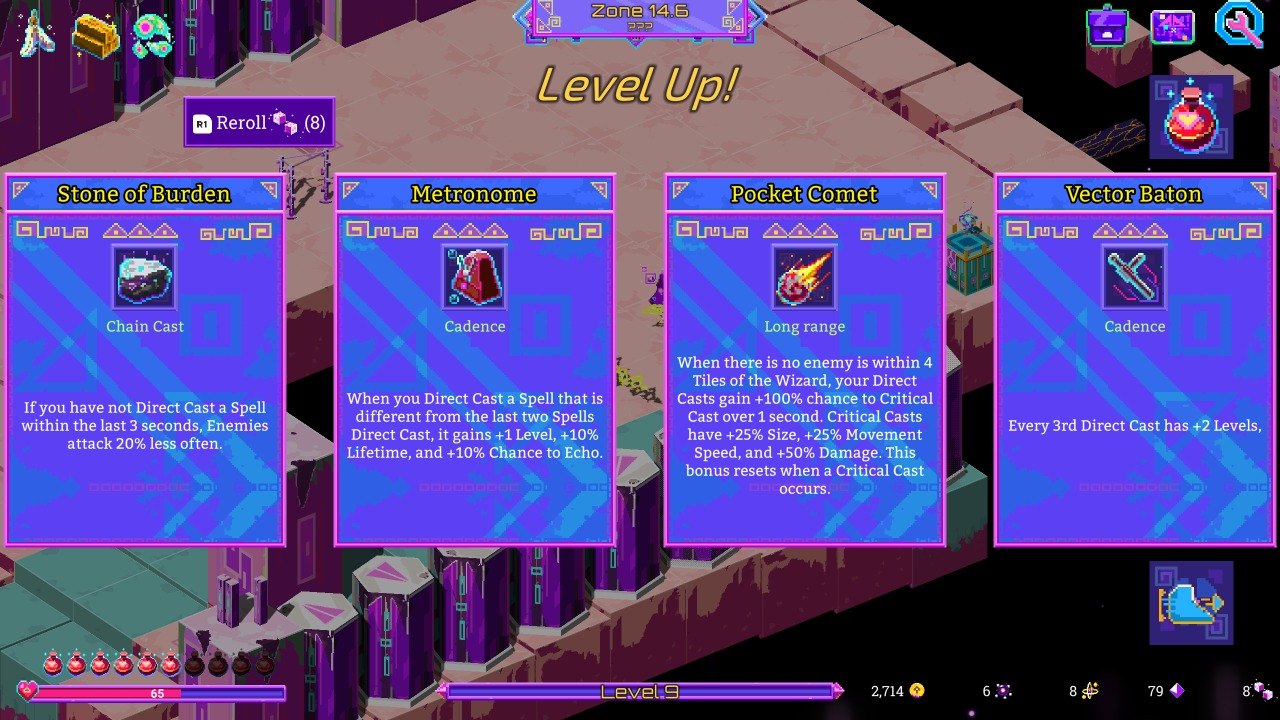Screen dimensions: 1280x720
Task: Click the gold treasure bars icon
Action: (96, 35)
